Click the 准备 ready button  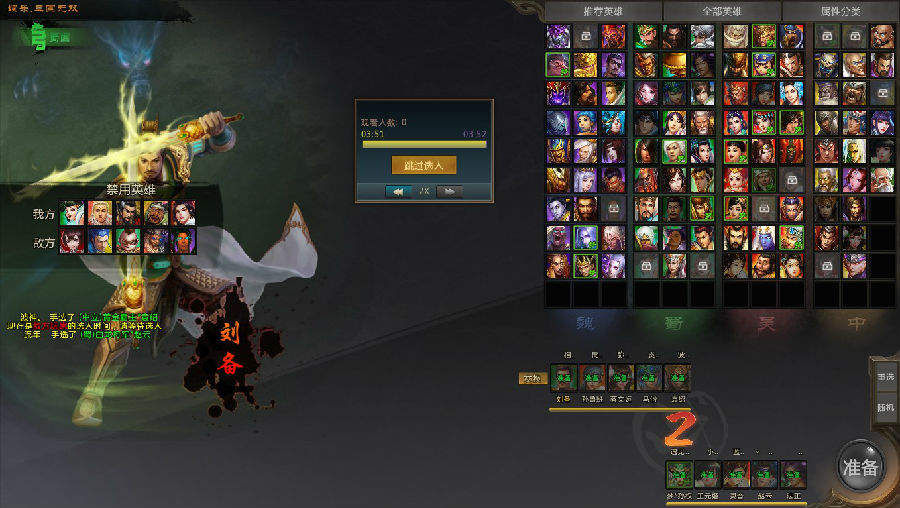pos(860,466)
